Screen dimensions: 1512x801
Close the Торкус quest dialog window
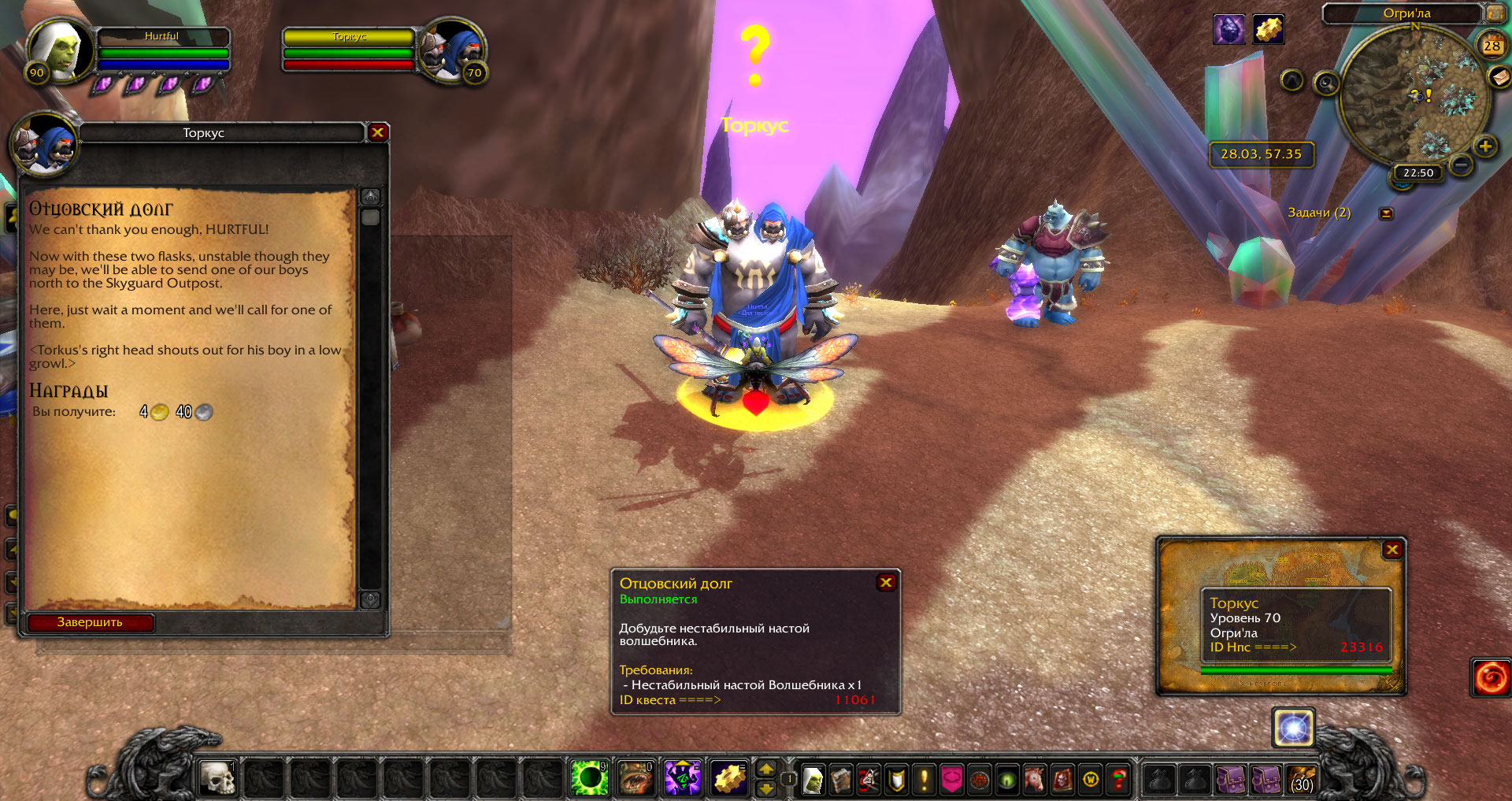[x=377, y=132]
